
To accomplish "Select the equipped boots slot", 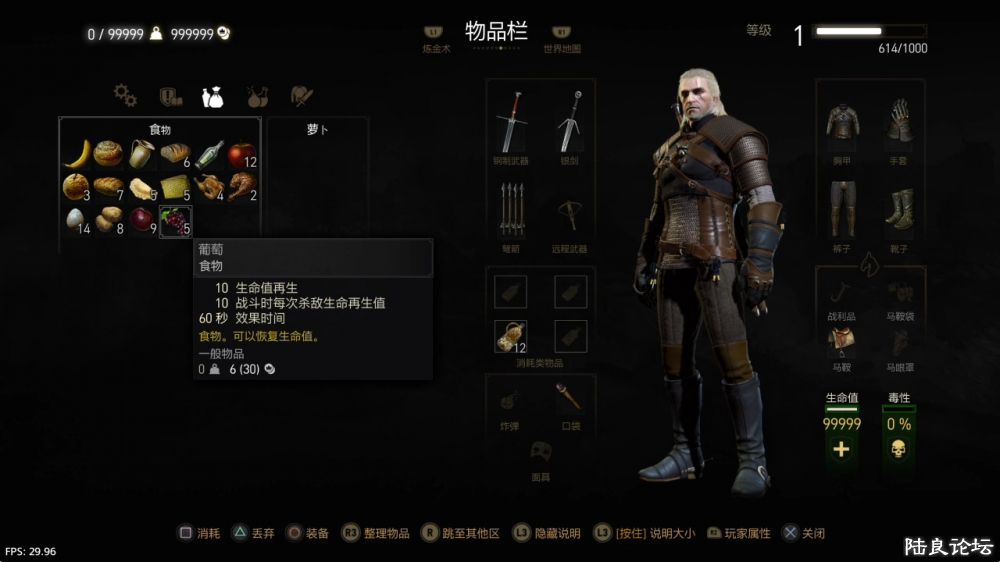I will coord(898,208).
